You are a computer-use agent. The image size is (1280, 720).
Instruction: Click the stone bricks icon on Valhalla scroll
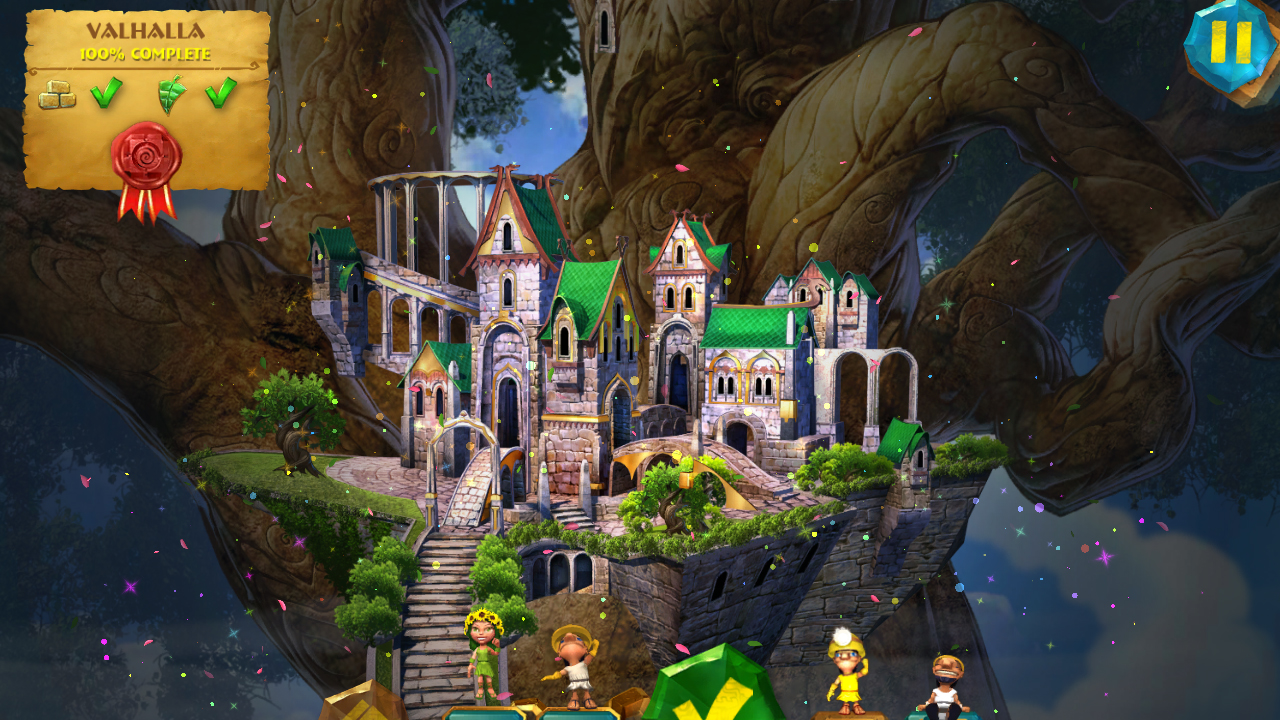[x=57, y=94]
